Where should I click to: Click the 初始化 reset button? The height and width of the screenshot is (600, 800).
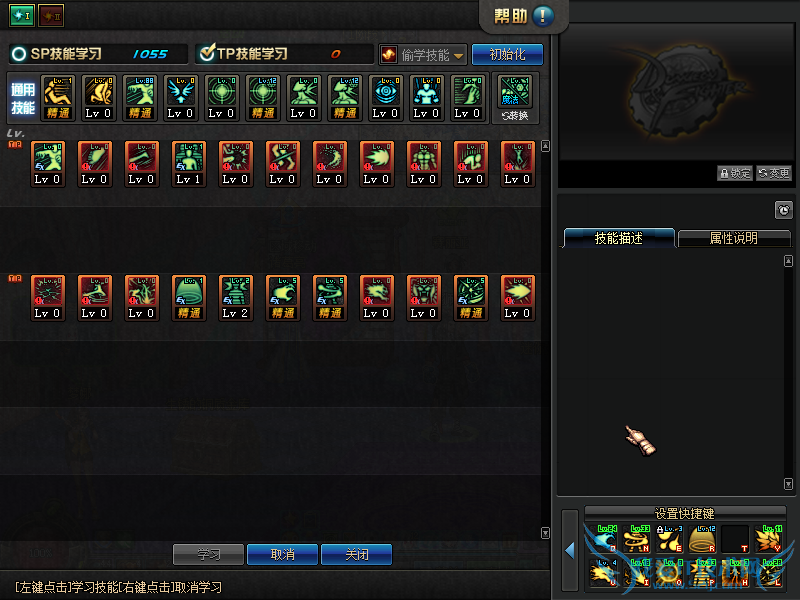click(507, 54)
